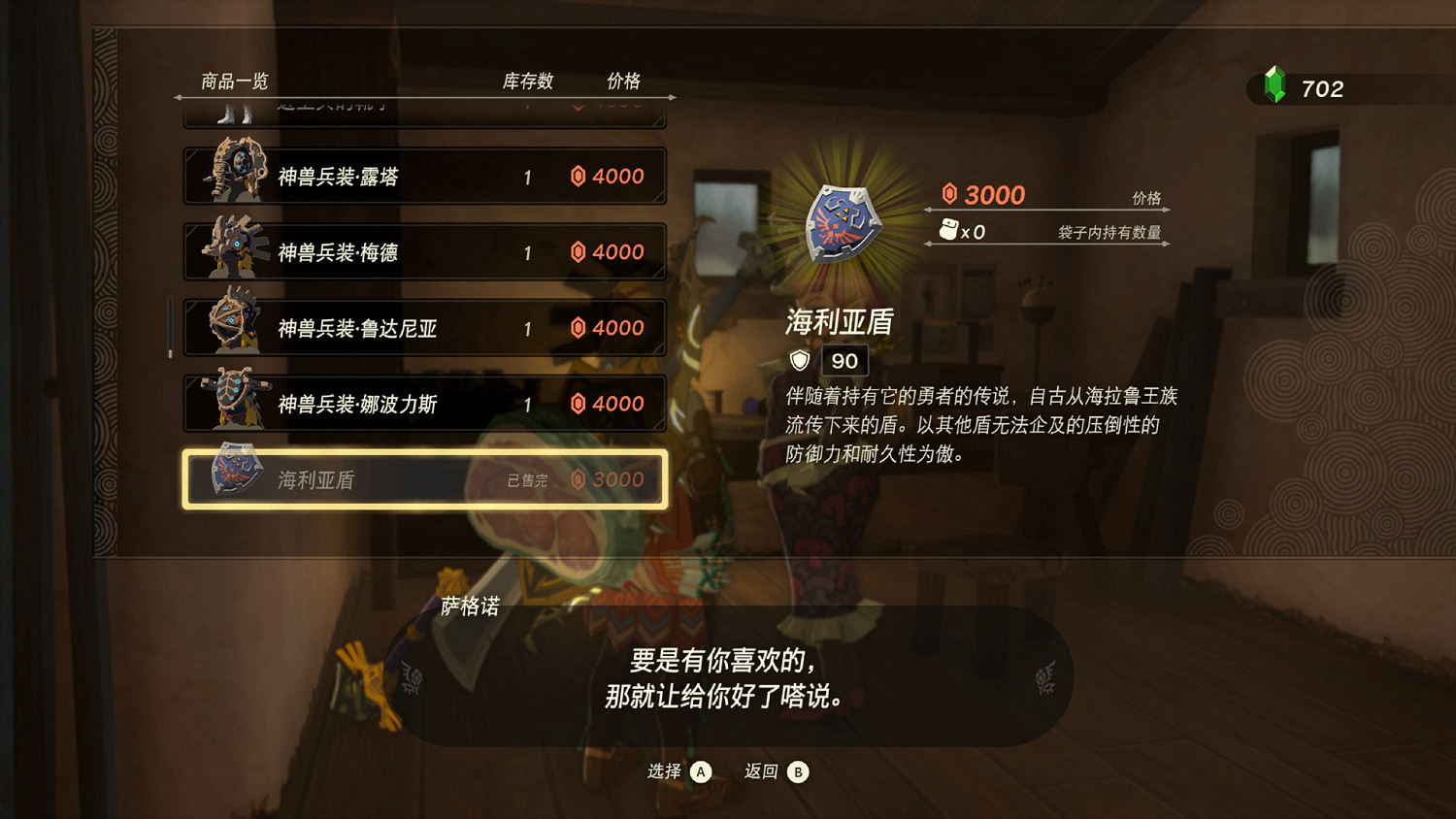Click the 价格 column header
The height and width of the screenshot is (819, 1456).
click(x=626, y=82)
